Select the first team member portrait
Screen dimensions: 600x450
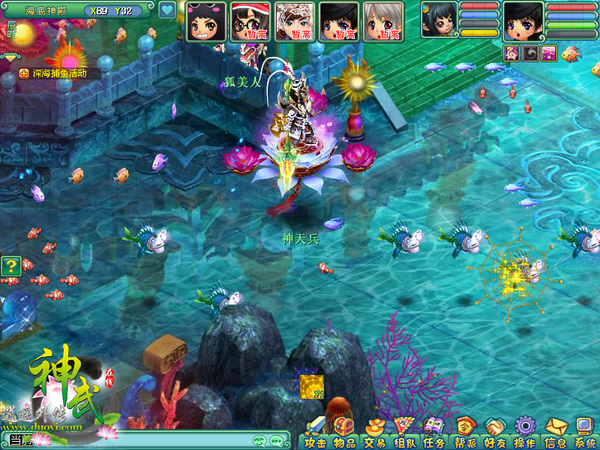(x=207, y=20)
